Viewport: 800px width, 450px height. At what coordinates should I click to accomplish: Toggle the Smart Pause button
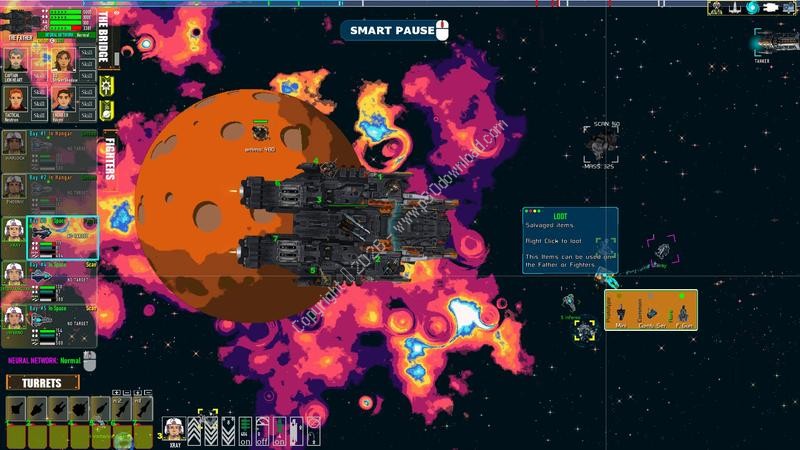click(x=391, y=31)
